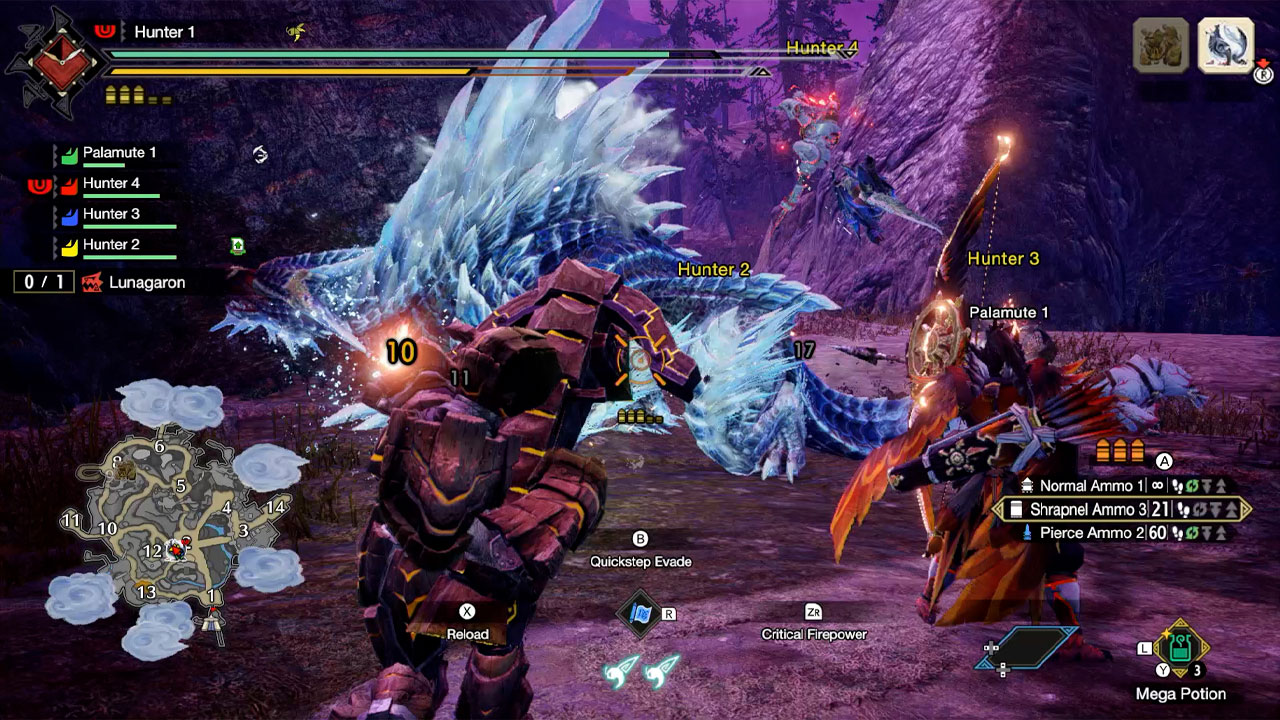1280x720 pixels.
Task: Click the brown monster icon, top right
Action: (x=1161, y=45)
